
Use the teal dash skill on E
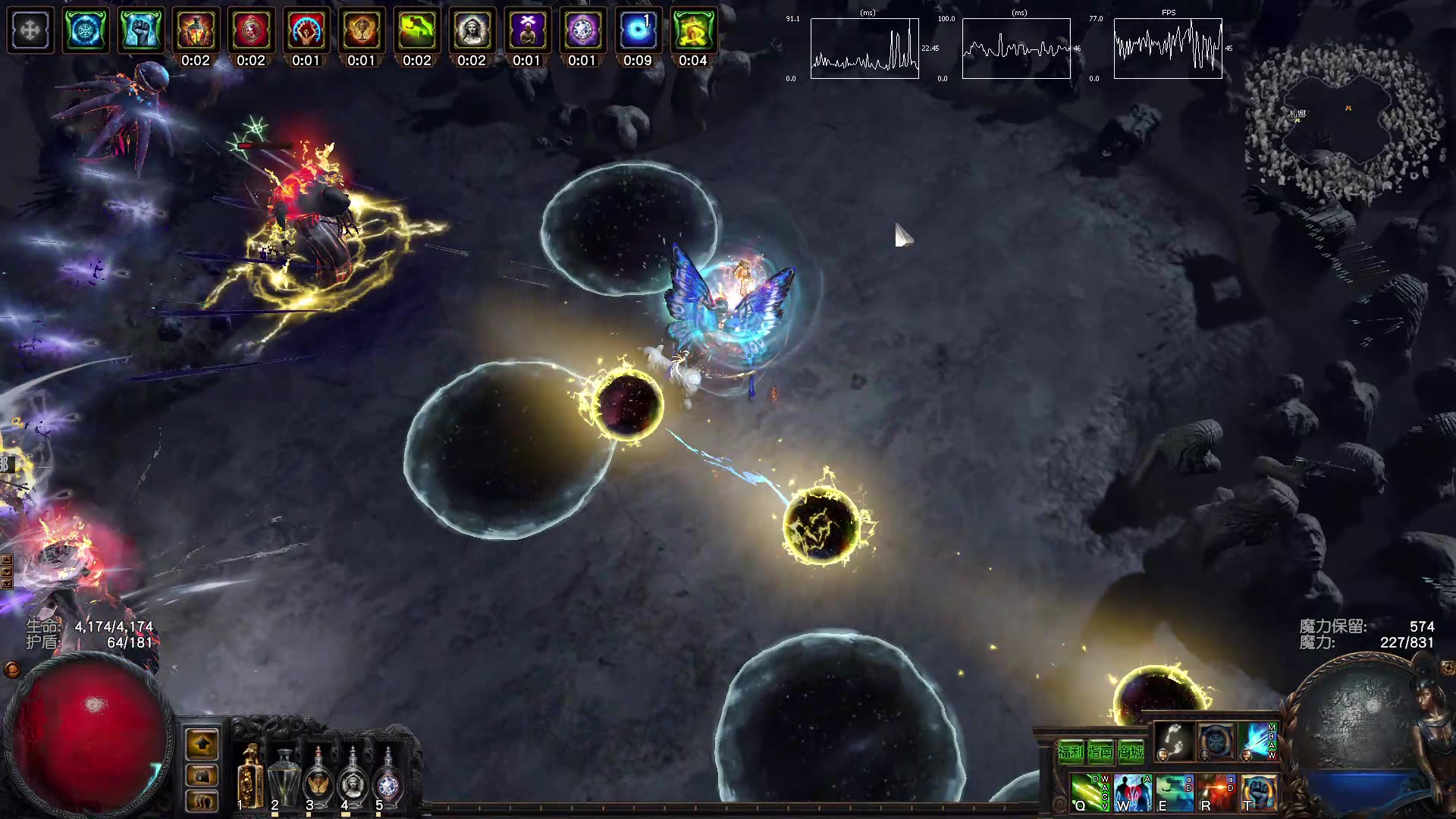(1173, 792)
